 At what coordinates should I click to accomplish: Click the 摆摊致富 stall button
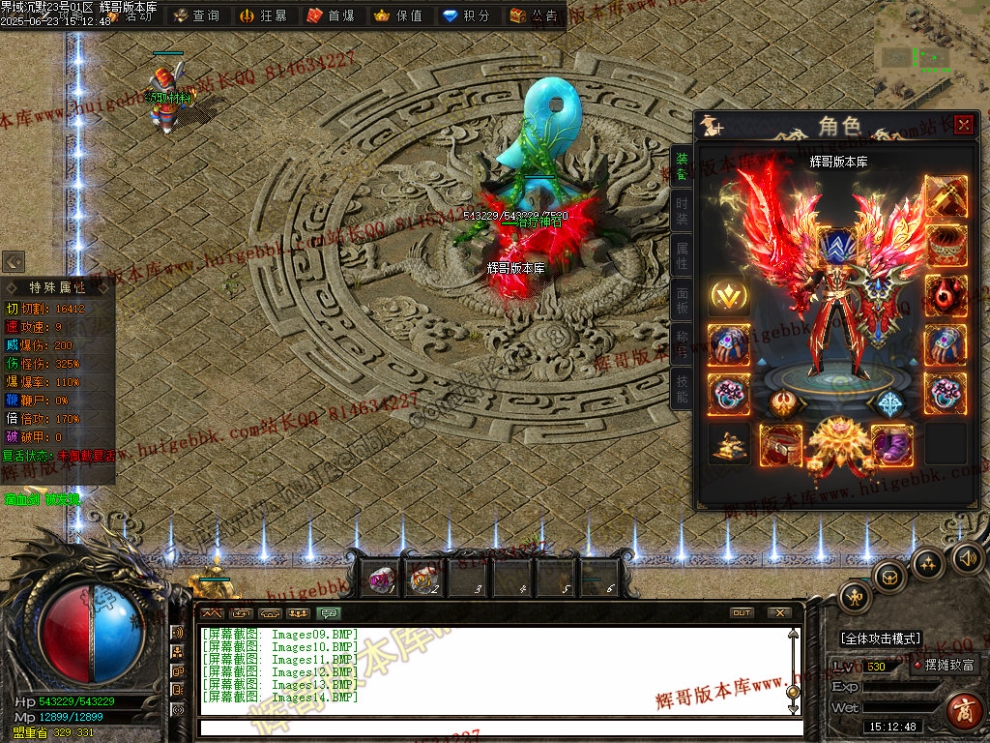(944, 664)
